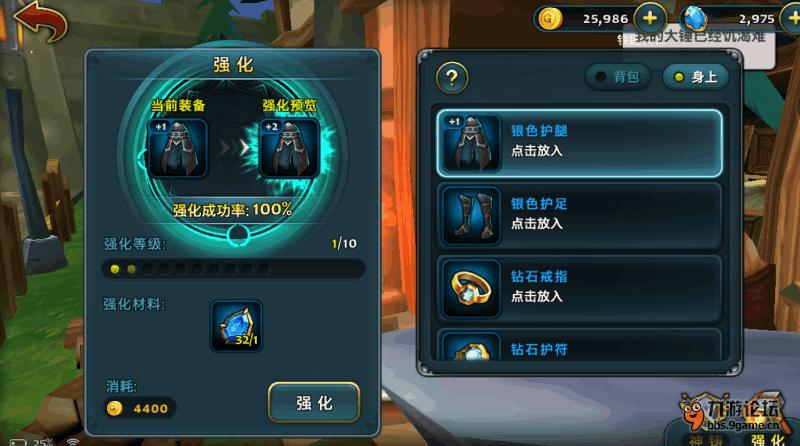Screen dimensions: 800x446
Task: Click the 强化 enhance button
Action: [x=313, y=403]
